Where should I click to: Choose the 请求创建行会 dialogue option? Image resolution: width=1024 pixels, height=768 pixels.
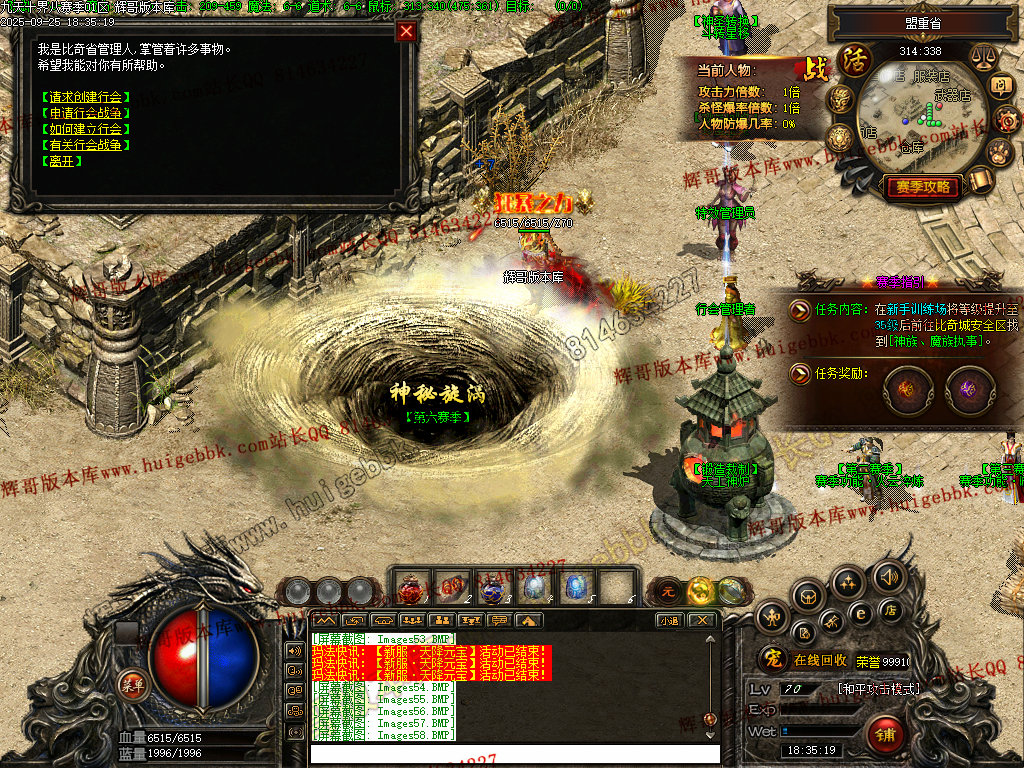coord(86,97)
